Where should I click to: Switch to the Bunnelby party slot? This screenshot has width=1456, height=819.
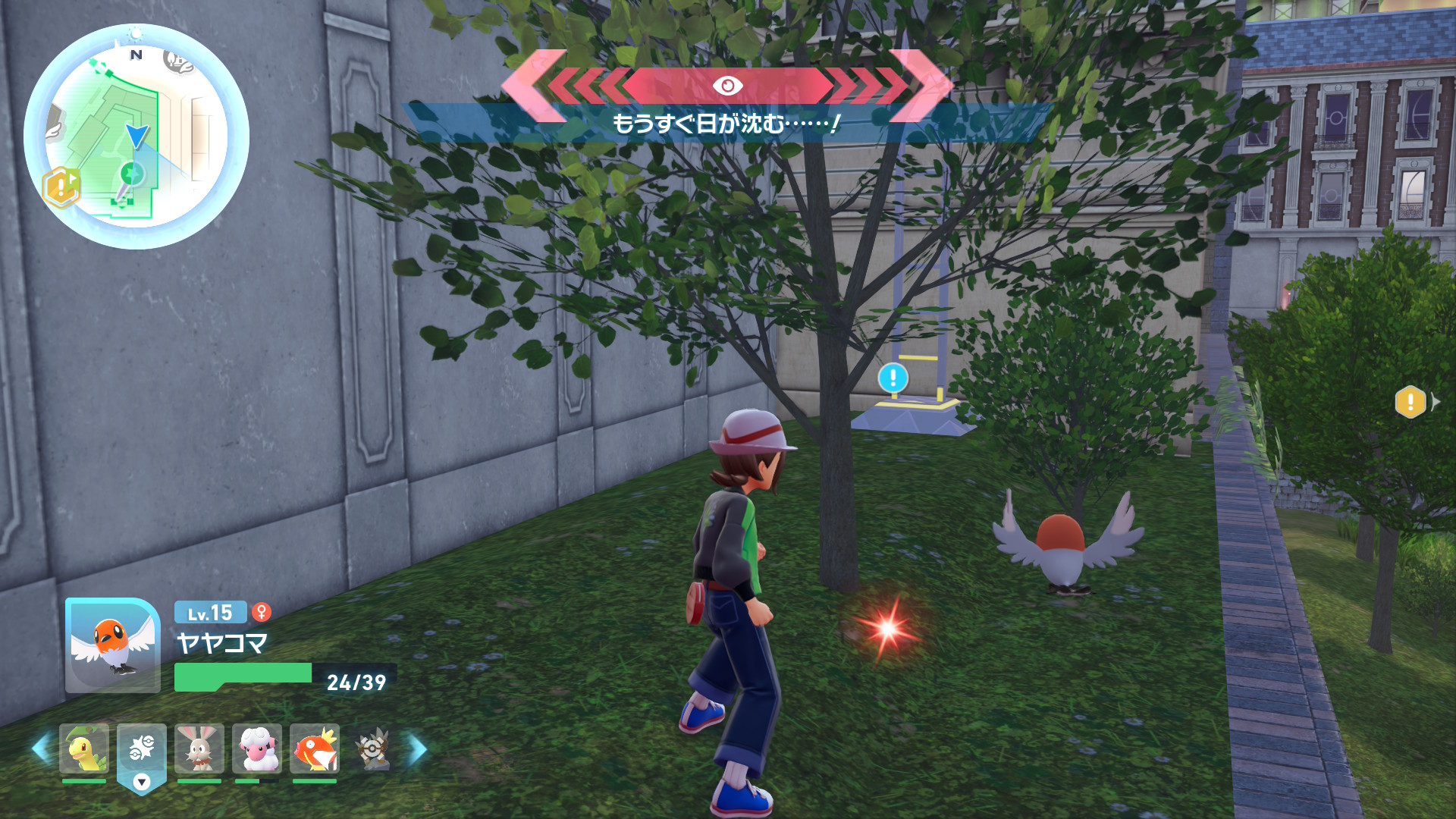[199, 748]
